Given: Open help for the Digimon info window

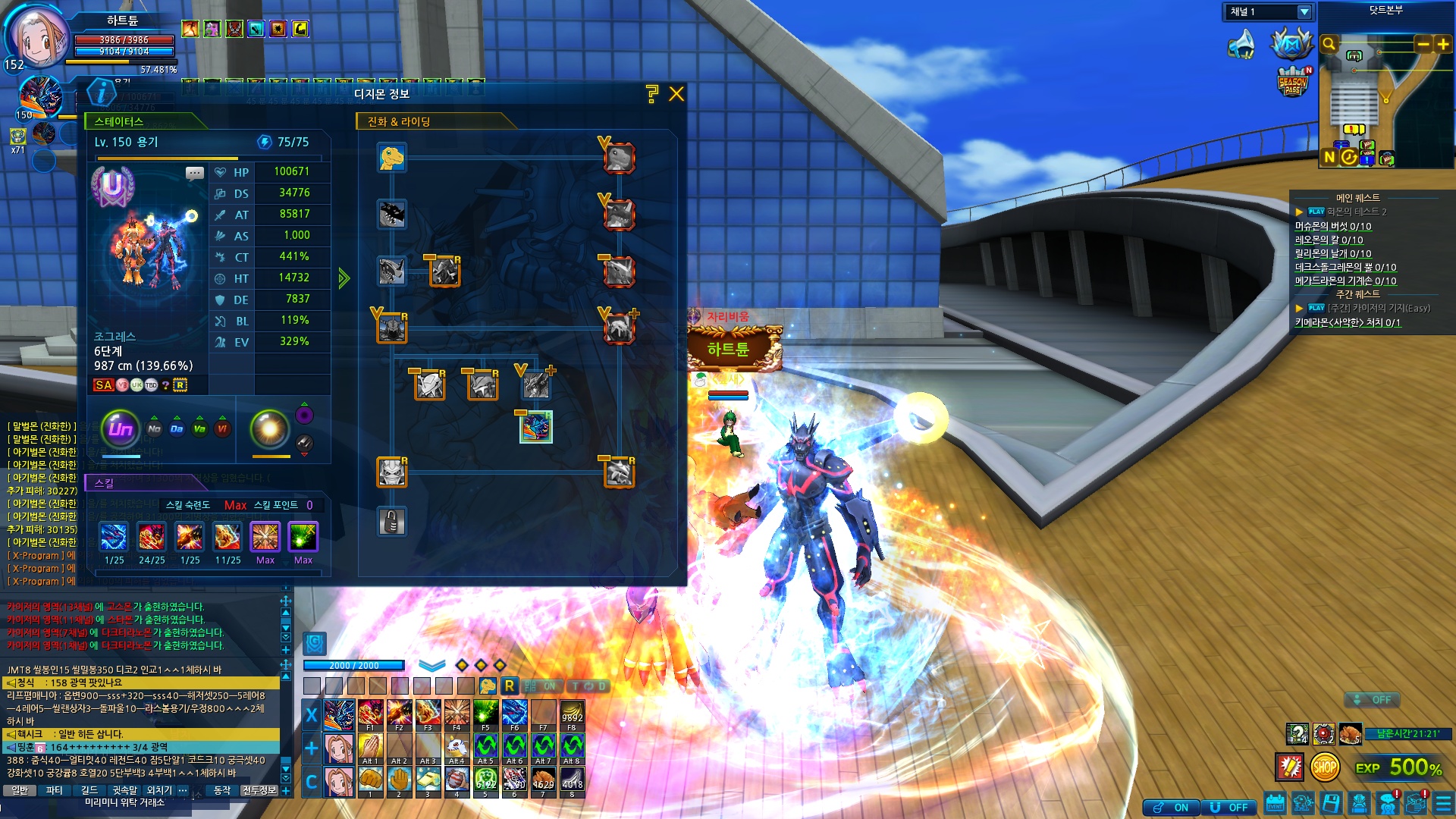Looking at the screenshot, I should [651, 94].
